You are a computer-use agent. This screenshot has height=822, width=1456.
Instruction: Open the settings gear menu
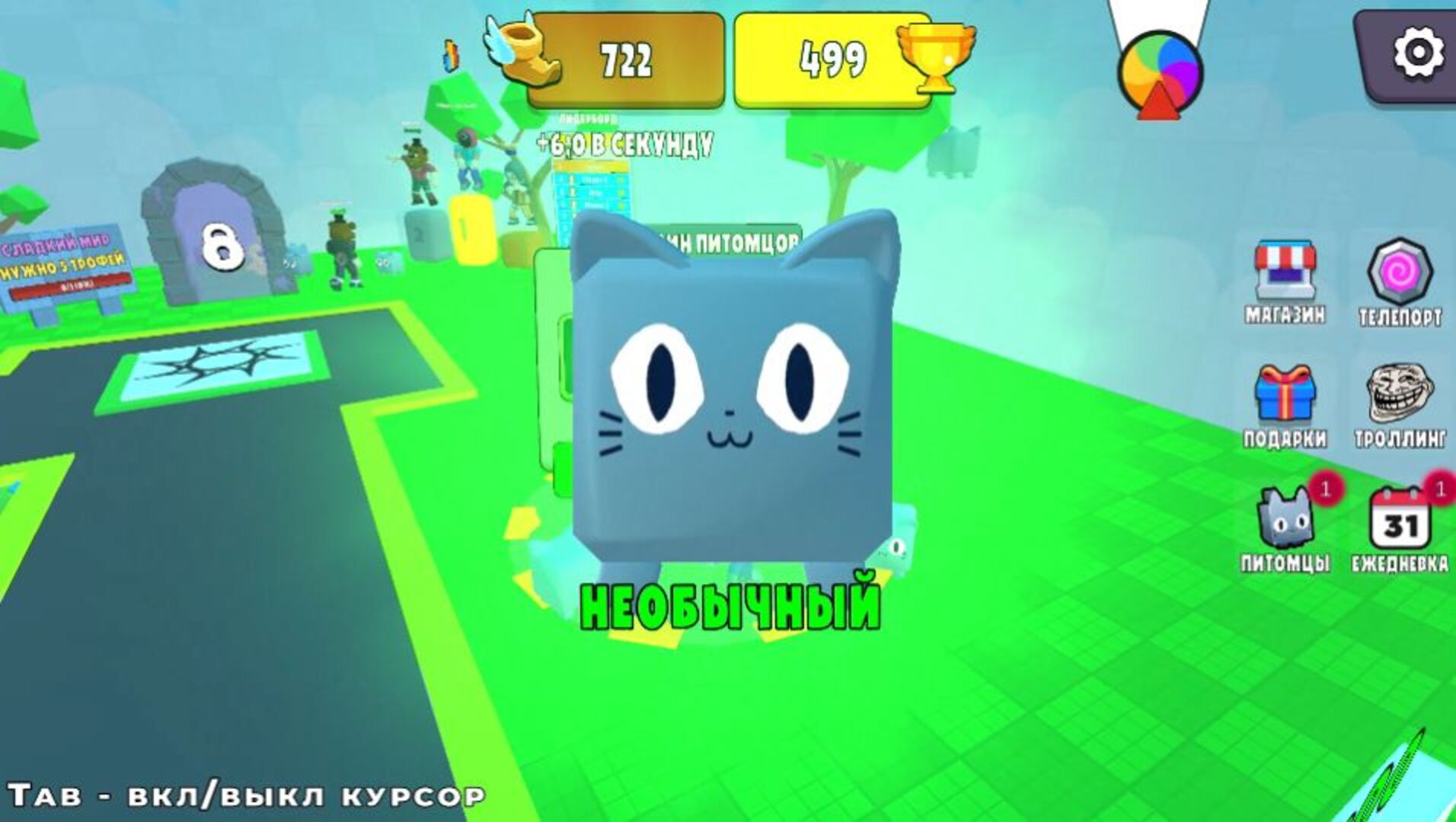tap(1416, 53)
